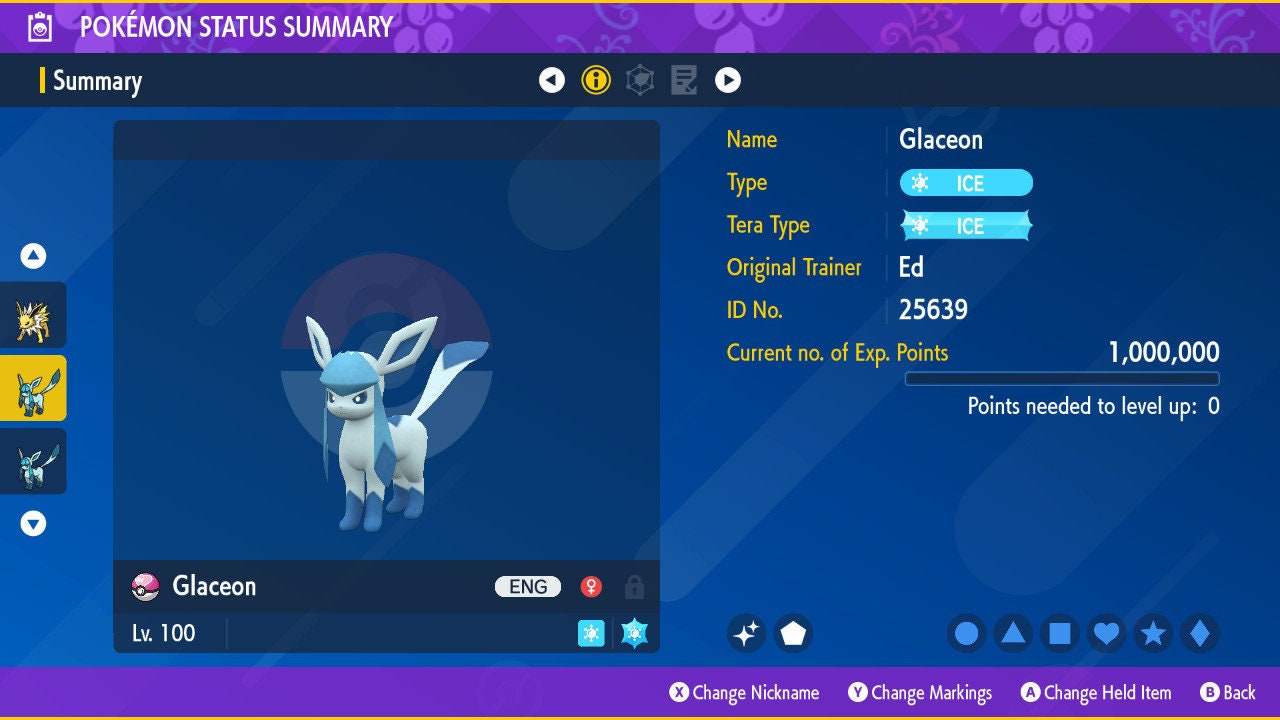This screenshot has width=1280, height=720.
Task: Select the highlighted Glaceon party thumbnail
Action: point(33,388)
